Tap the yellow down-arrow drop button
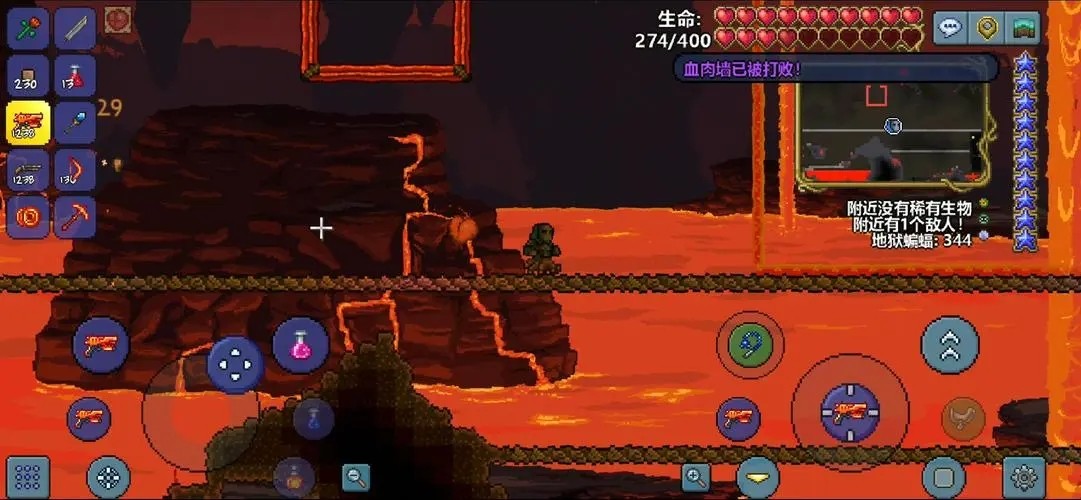Viewport: 1081px width, 500px height. (758, 477)
